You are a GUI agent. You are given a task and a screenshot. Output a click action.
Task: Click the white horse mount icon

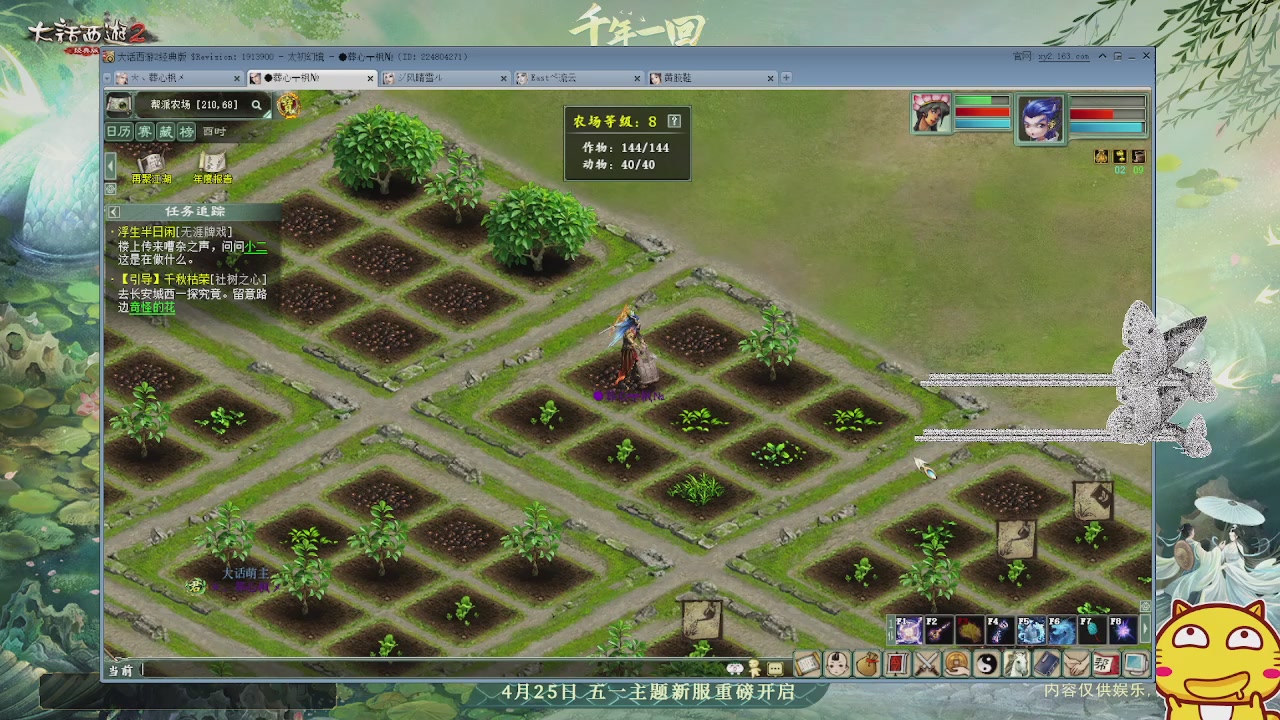[x=1018, y=665]
